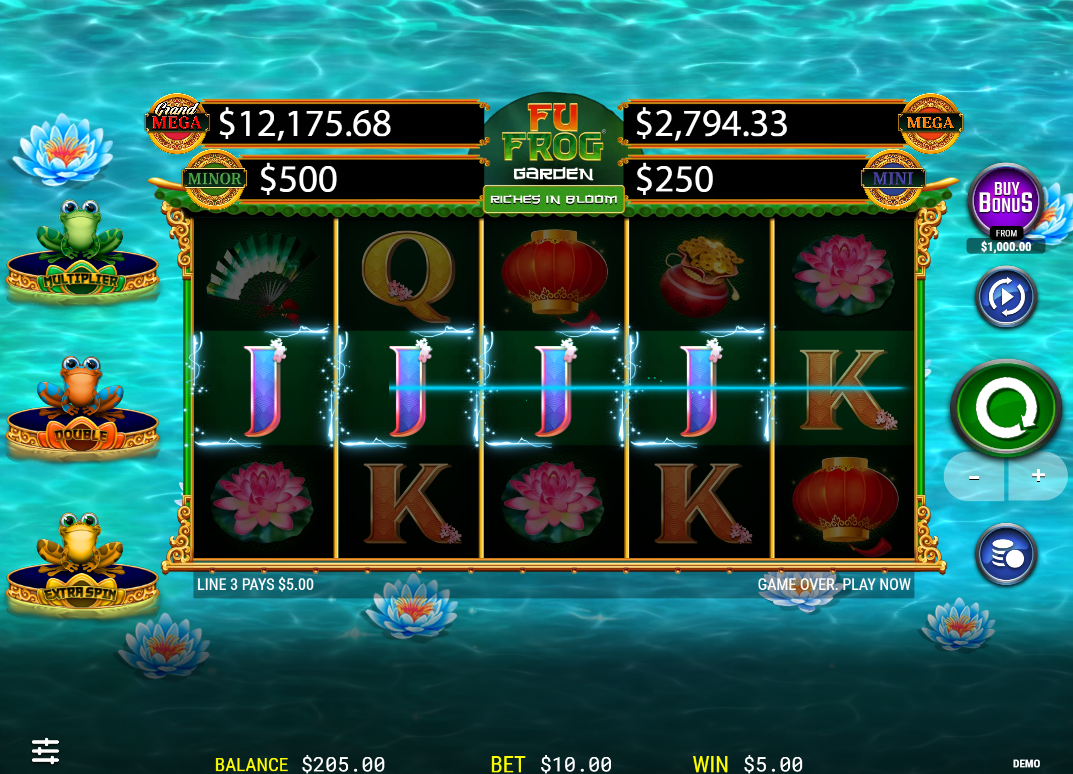Increase the bet with the plus button
The image size is (1073, 774).
click(1037, 476)
